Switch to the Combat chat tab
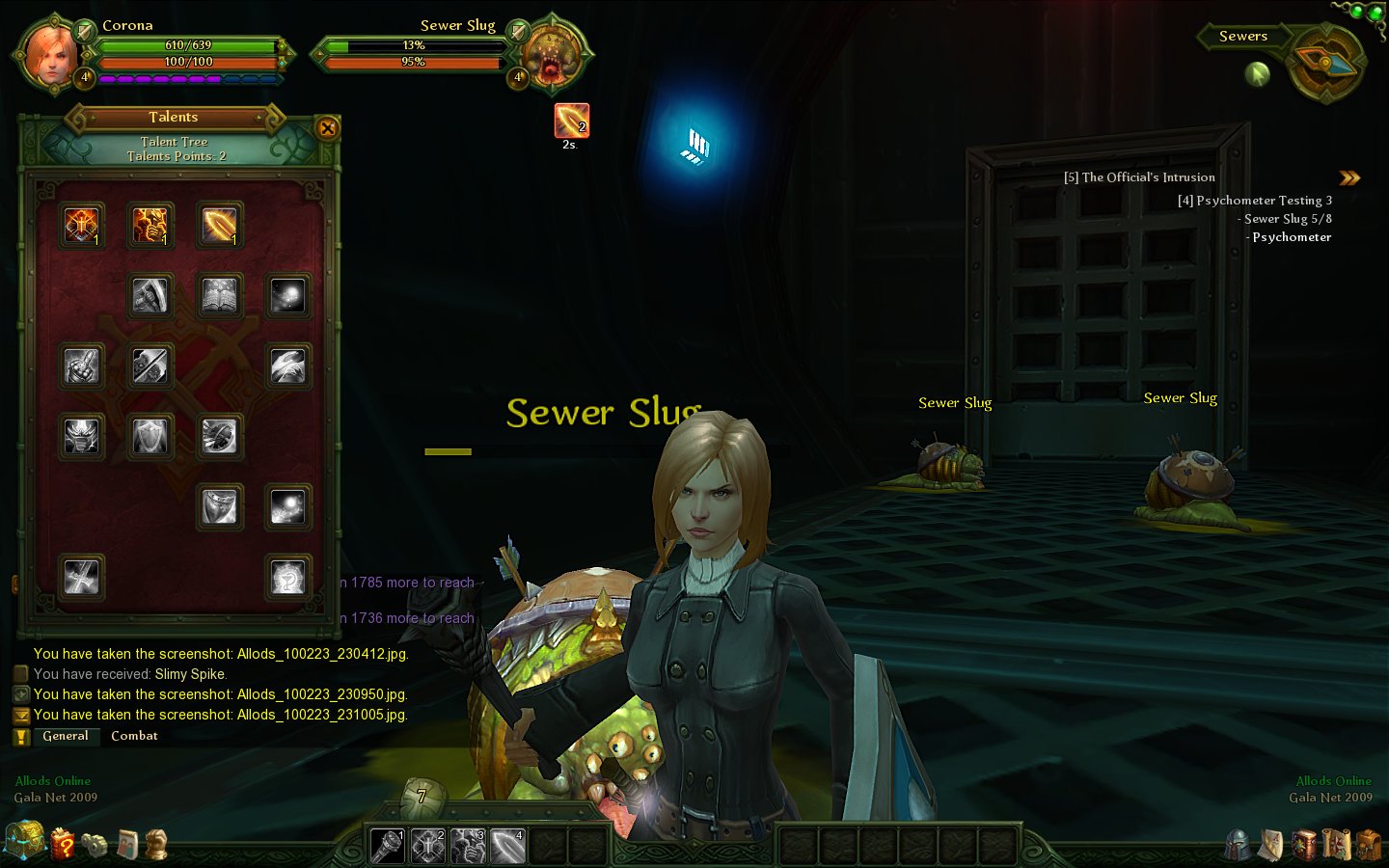 pyautogui.click(x=134, y=736)
